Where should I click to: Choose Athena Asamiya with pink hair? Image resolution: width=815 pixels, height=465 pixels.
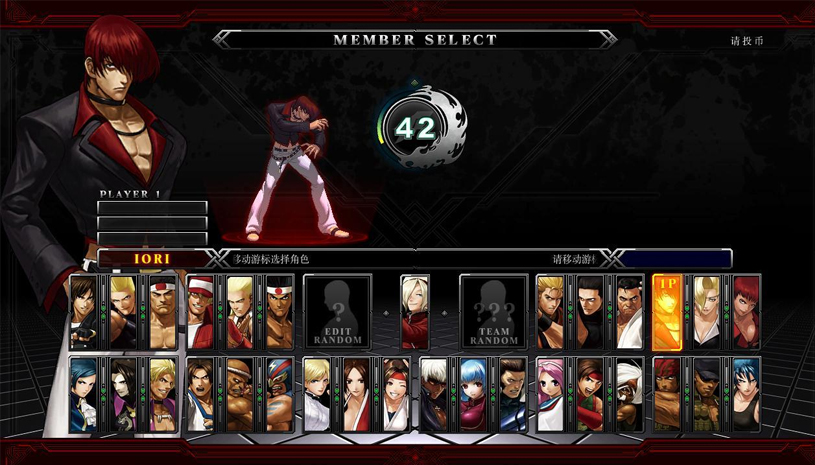coord(551,395)
